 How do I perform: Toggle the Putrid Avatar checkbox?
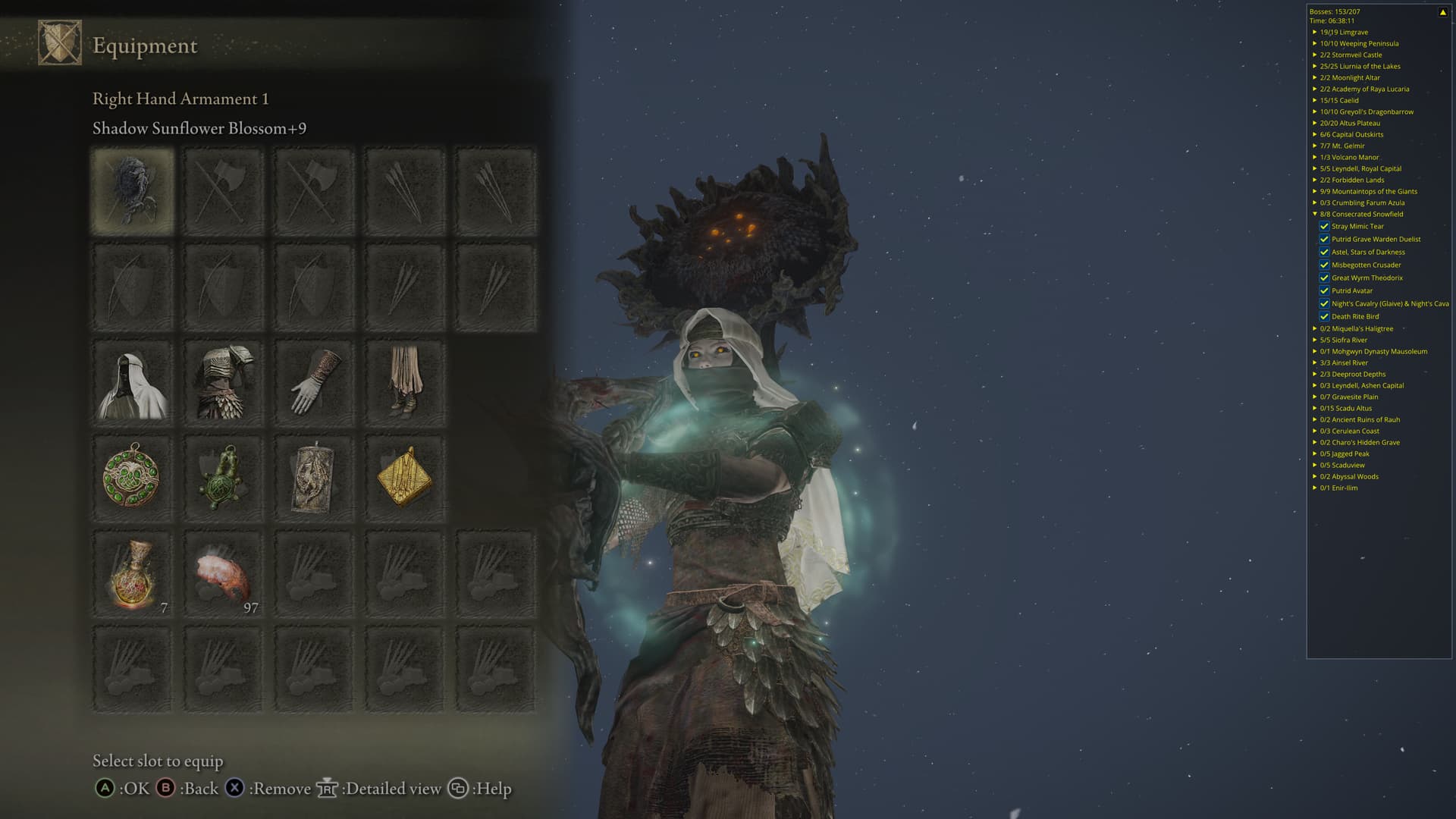[x=1324, y=290]
